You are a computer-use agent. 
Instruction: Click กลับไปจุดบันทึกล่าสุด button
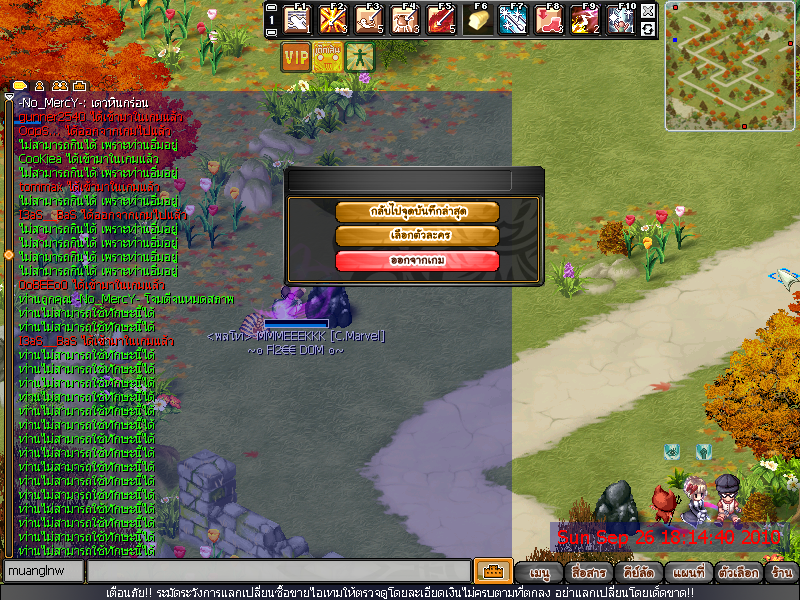(417, 212)
